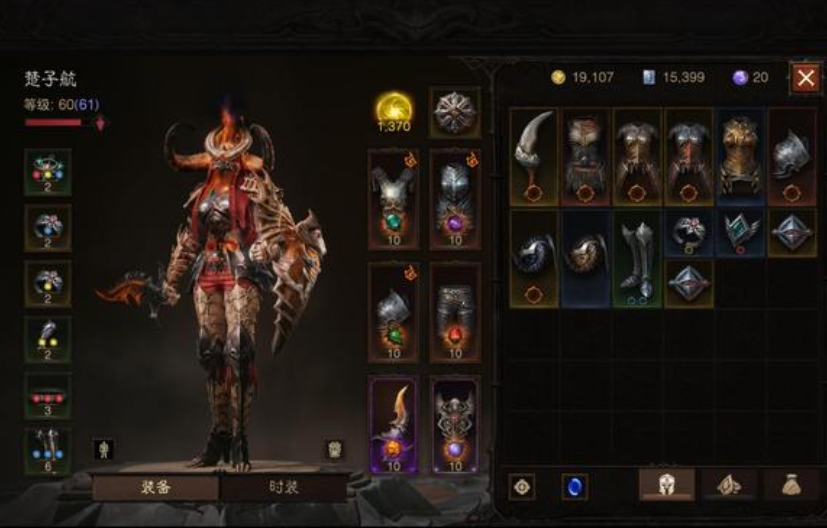Switch to the 时装 cosmetics tab
The height and width of the screenshot is (528, 827).
285,488
